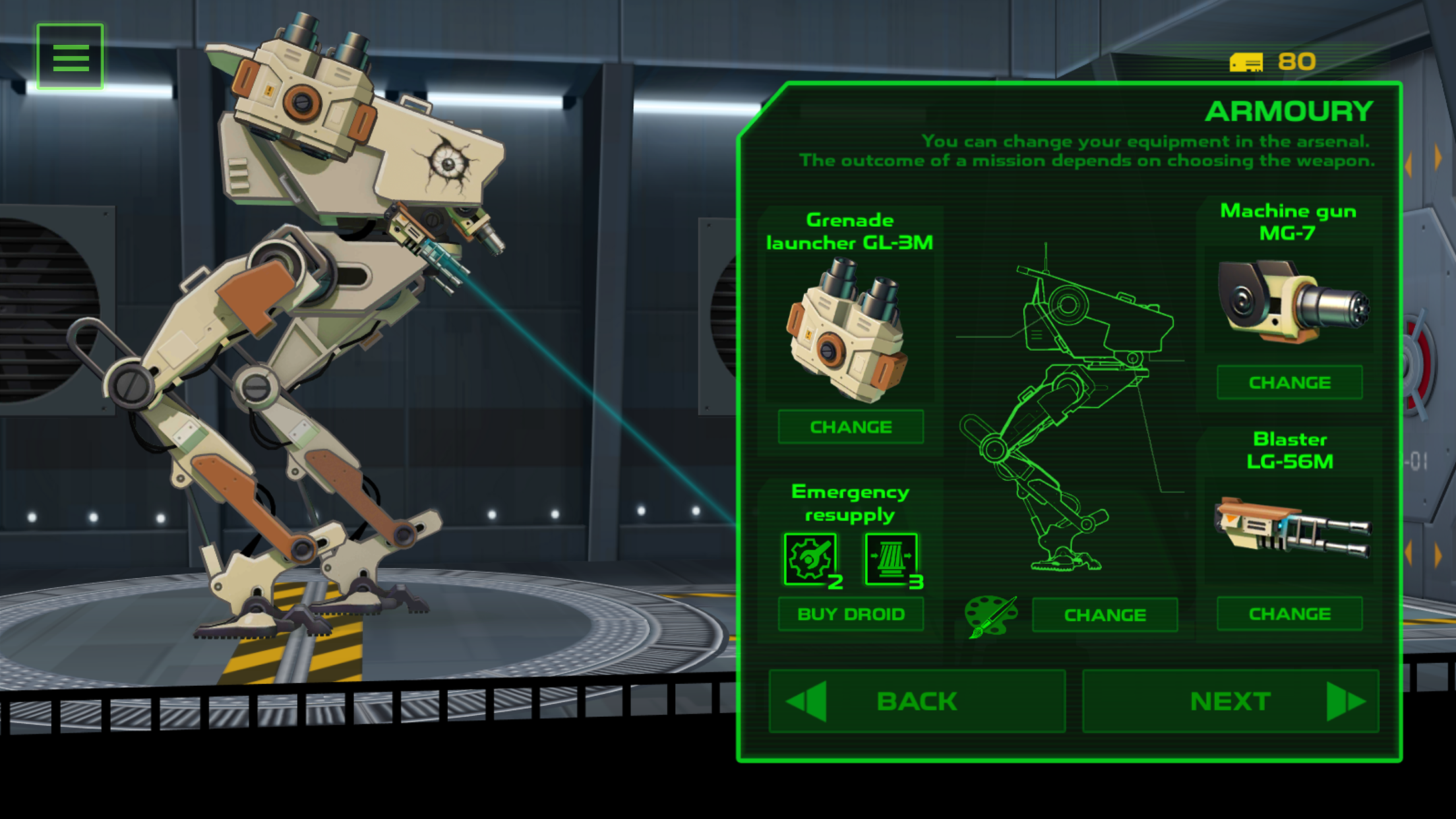Open the paint palette customization icon

[x=991, y=615]
